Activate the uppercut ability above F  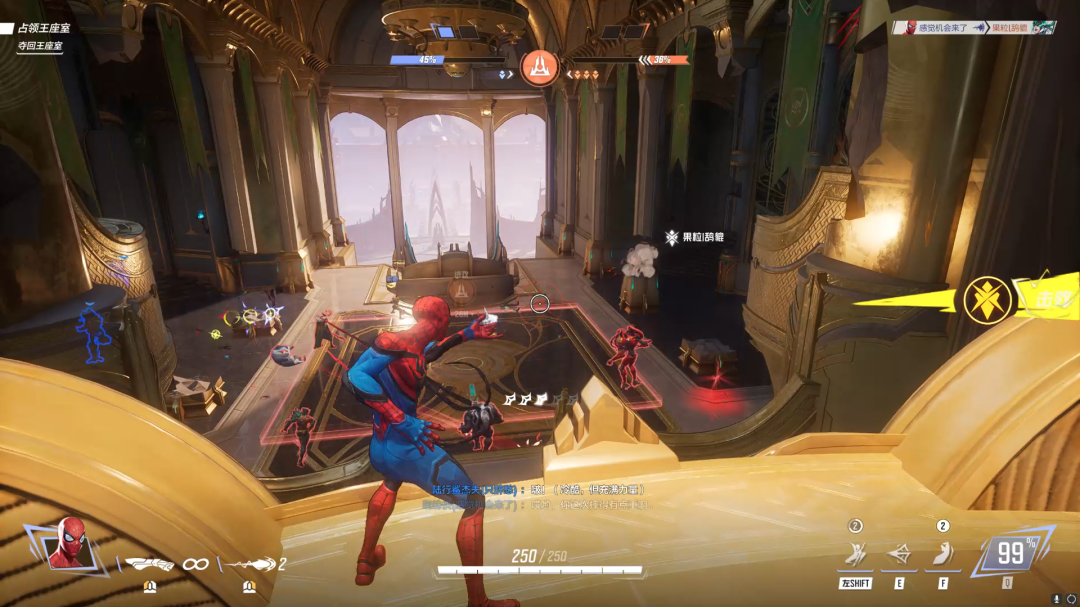tap(942, 553)
